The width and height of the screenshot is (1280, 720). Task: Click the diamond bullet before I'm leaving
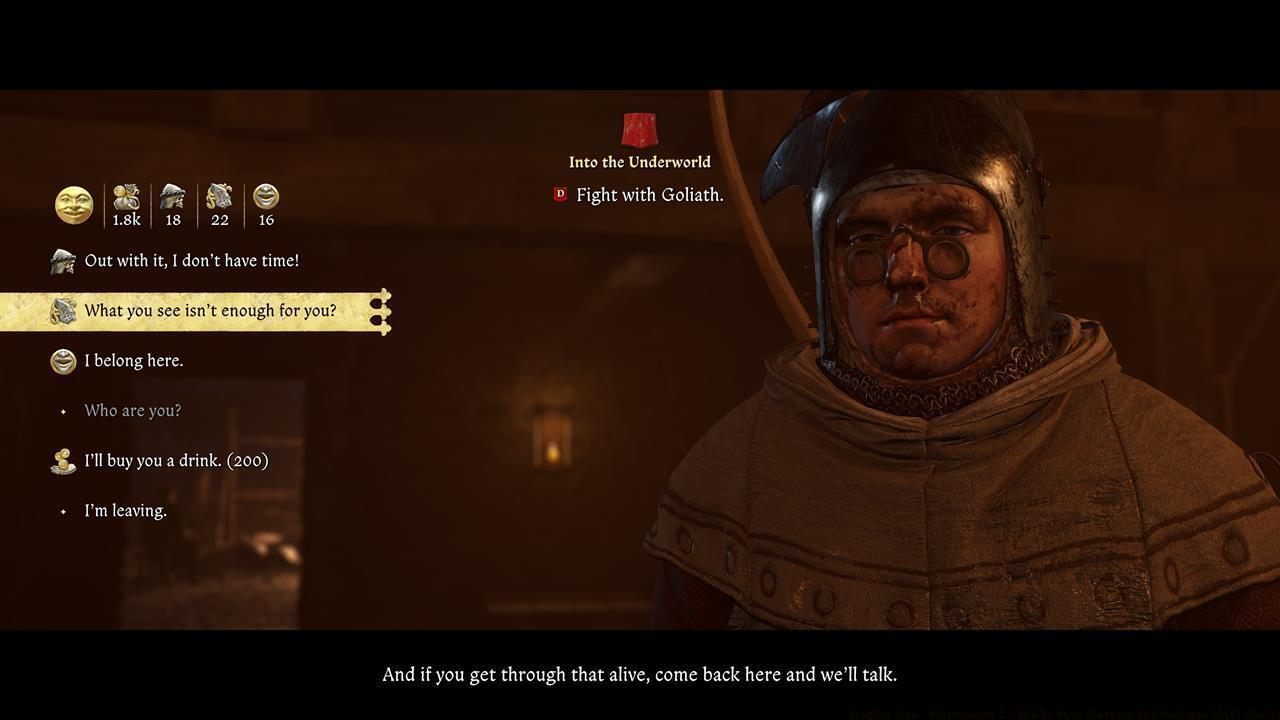pyautogui.click(x=63, y=510)
